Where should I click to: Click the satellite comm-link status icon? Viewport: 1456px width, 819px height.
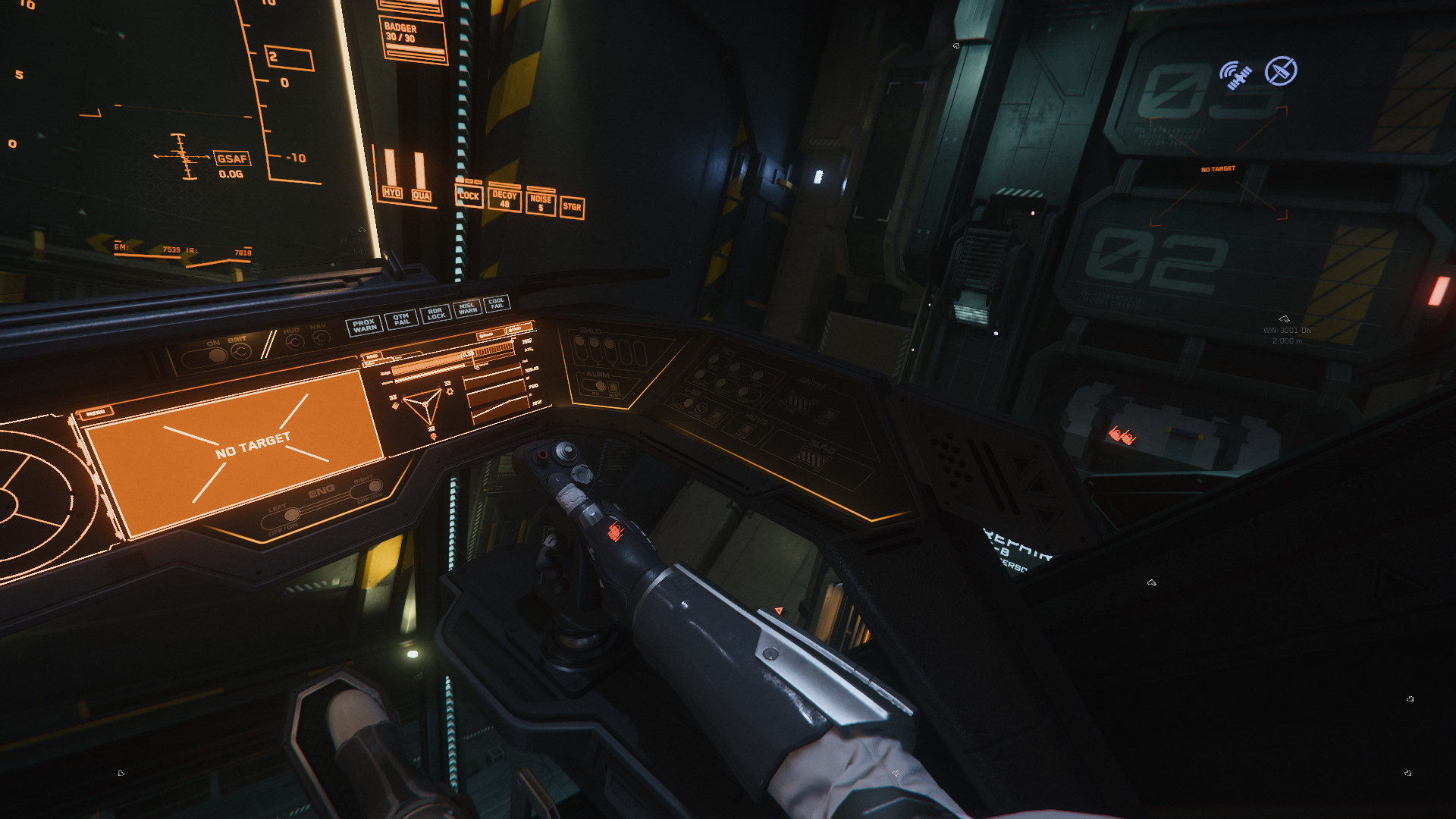click(1235, 75)
